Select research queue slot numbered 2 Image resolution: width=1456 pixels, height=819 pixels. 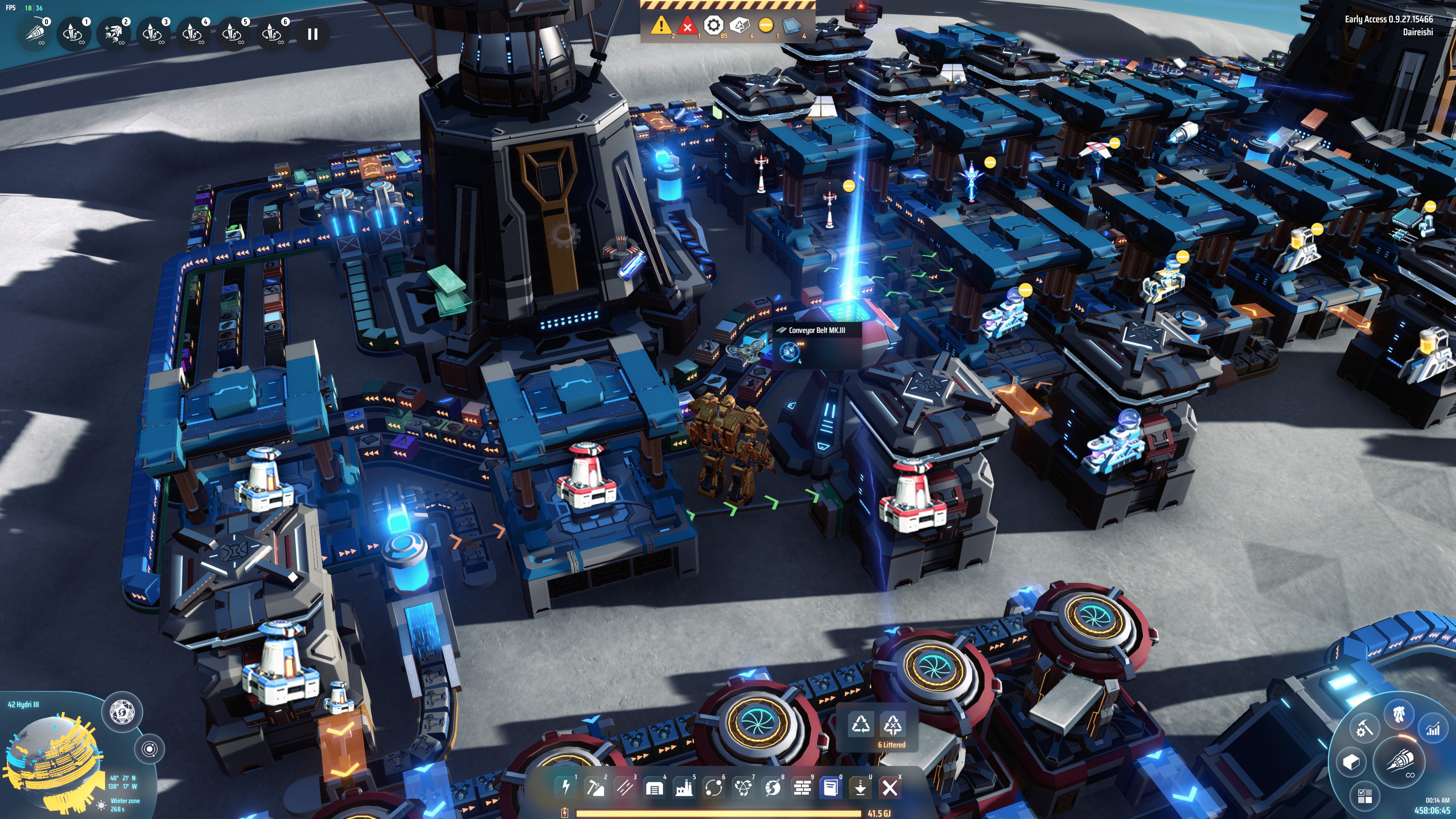pos(114,34)
